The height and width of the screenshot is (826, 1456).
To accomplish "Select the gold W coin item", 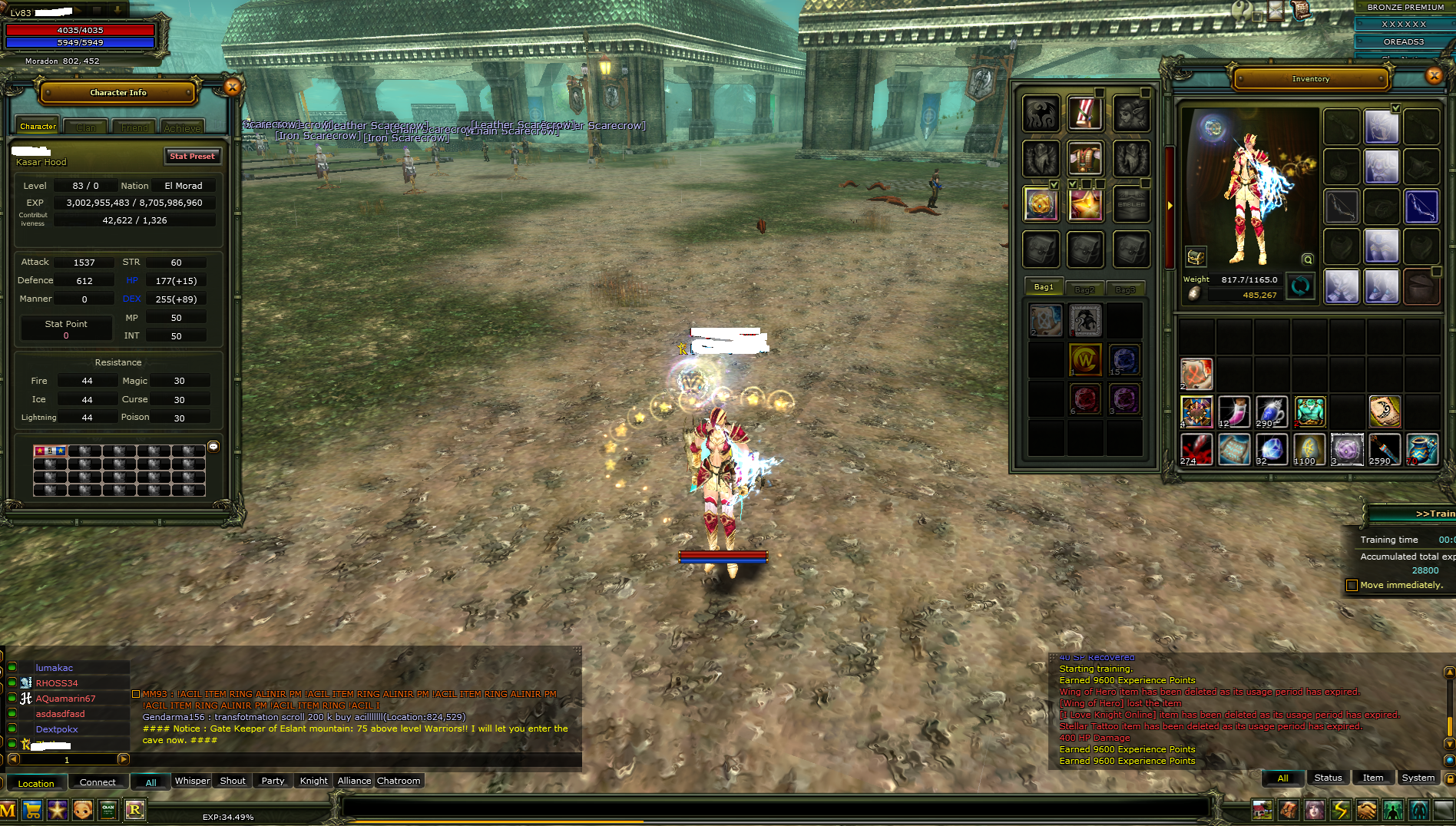I will (1085, 359).
